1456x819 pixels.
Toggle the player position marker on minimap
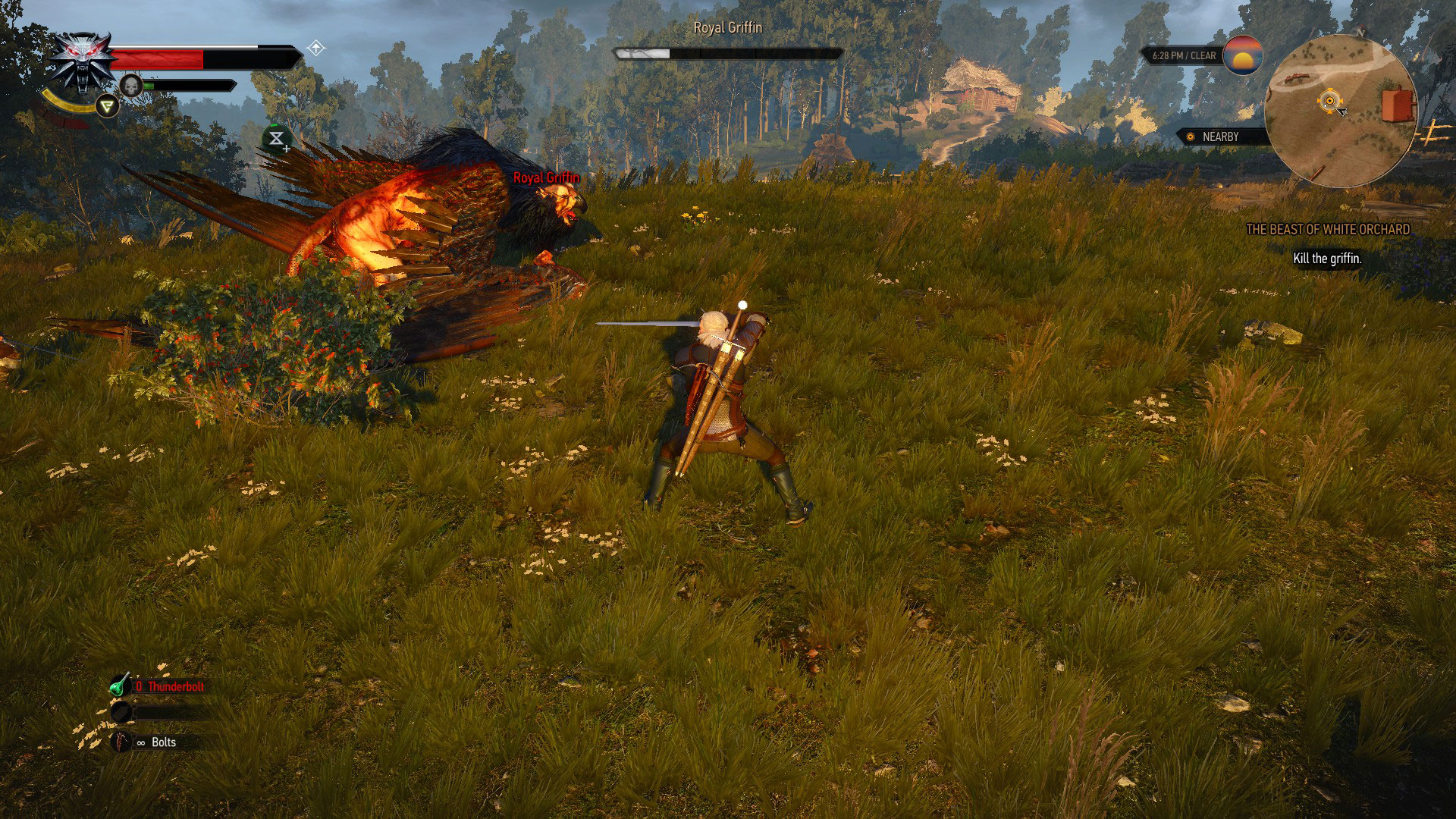(x=1330, y=99)
